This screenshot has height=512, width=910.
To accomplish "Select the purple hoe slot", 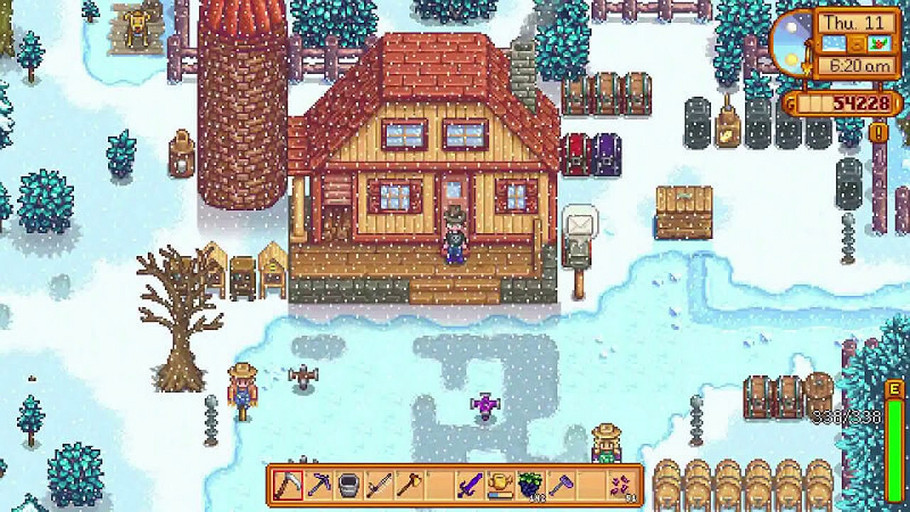I will (x=559, y=485).
